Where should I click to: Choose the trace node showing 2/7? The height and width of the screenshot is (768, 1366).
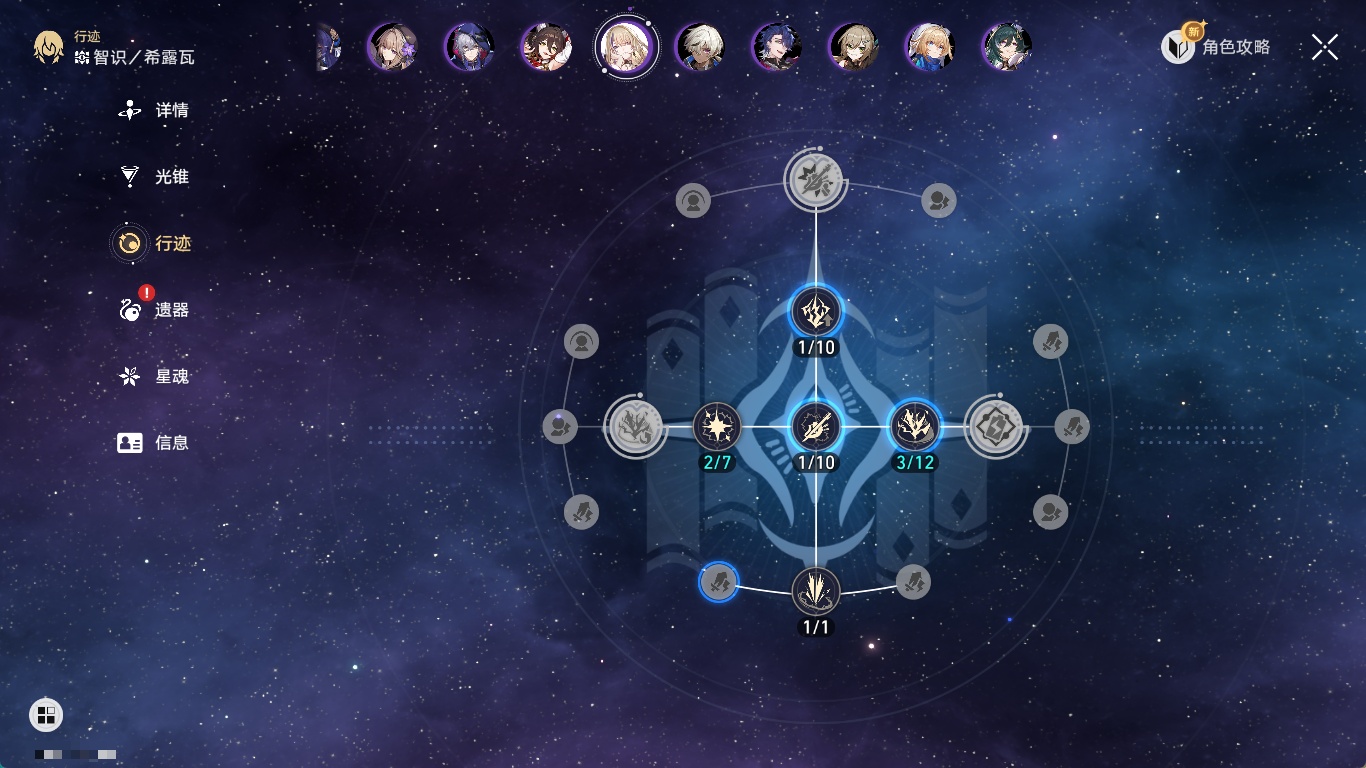coord(717,427)
